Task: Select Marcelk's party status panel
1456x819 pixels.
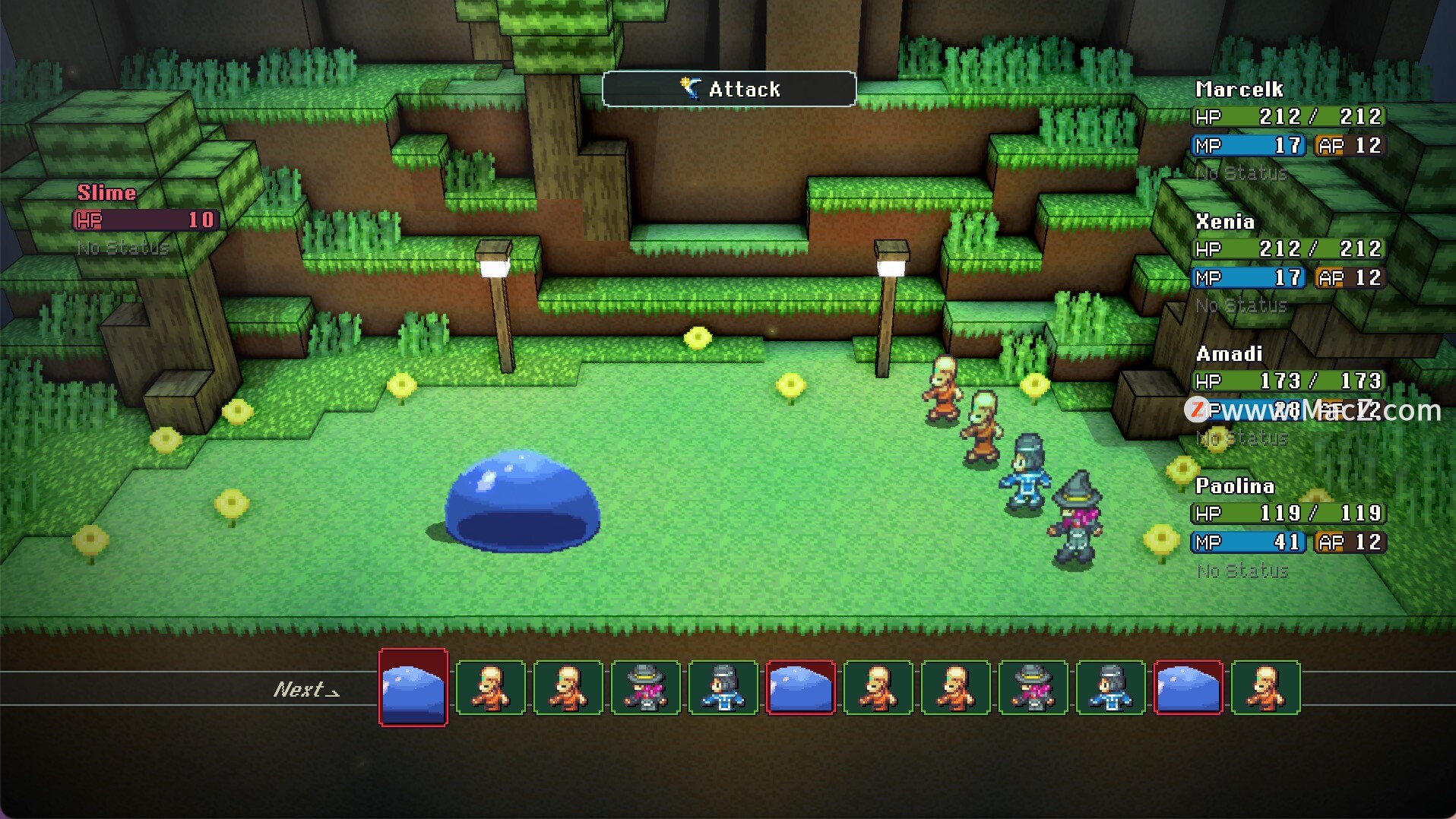Action: point(1288,130)
